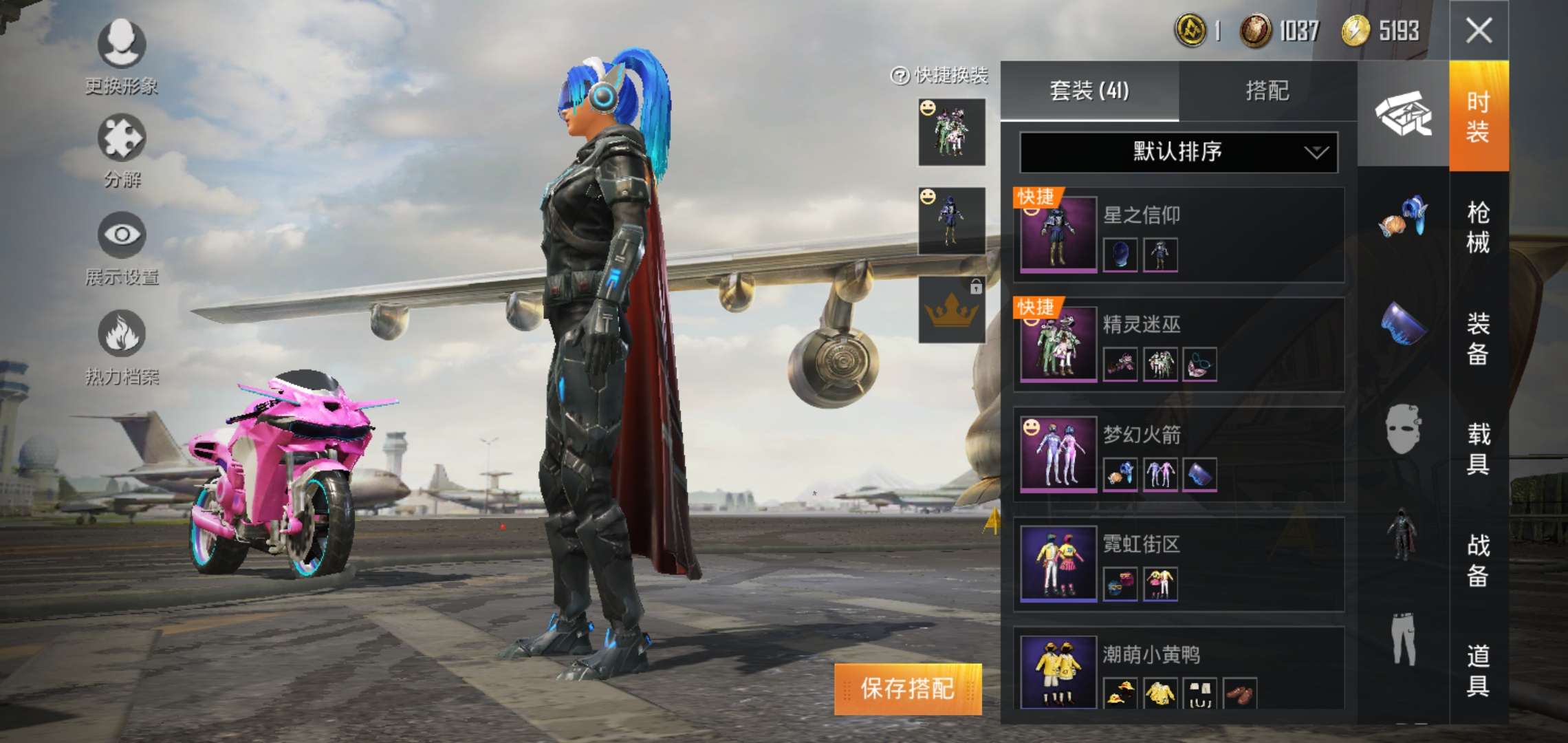This screenshot has width=1568, height=743.
Task: Choose the 梦幻火箭 outfit set
Action: pos(1179,455)
